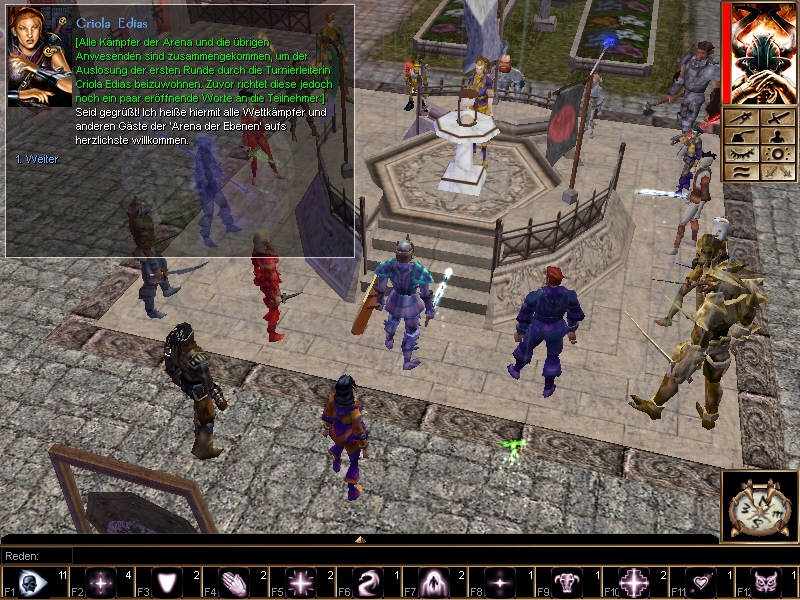
Task: Cast the F4 praying hands spell
Action: tap(232, 583)
